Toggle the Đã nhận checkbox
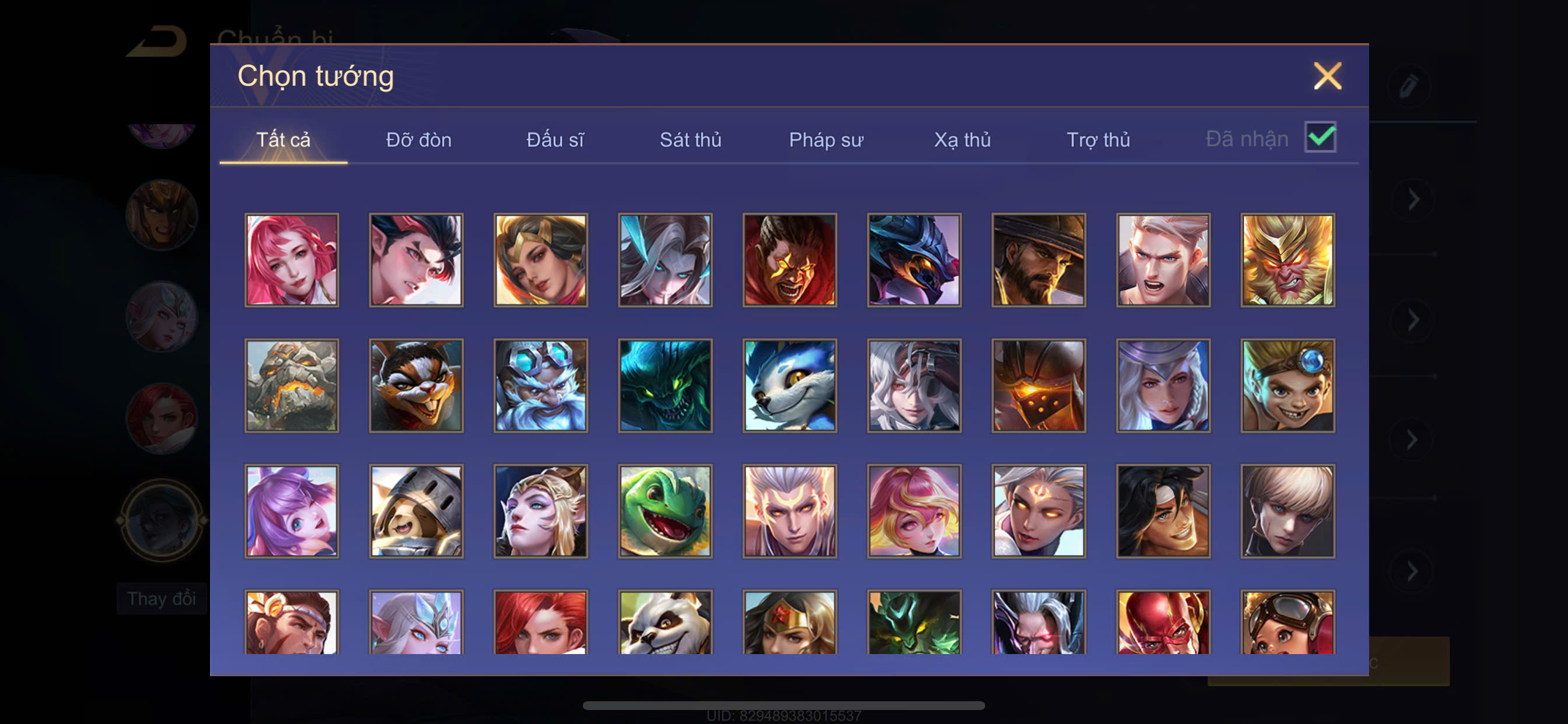This screenshot has width=1568, height=724. click(x=1319, y=138)
